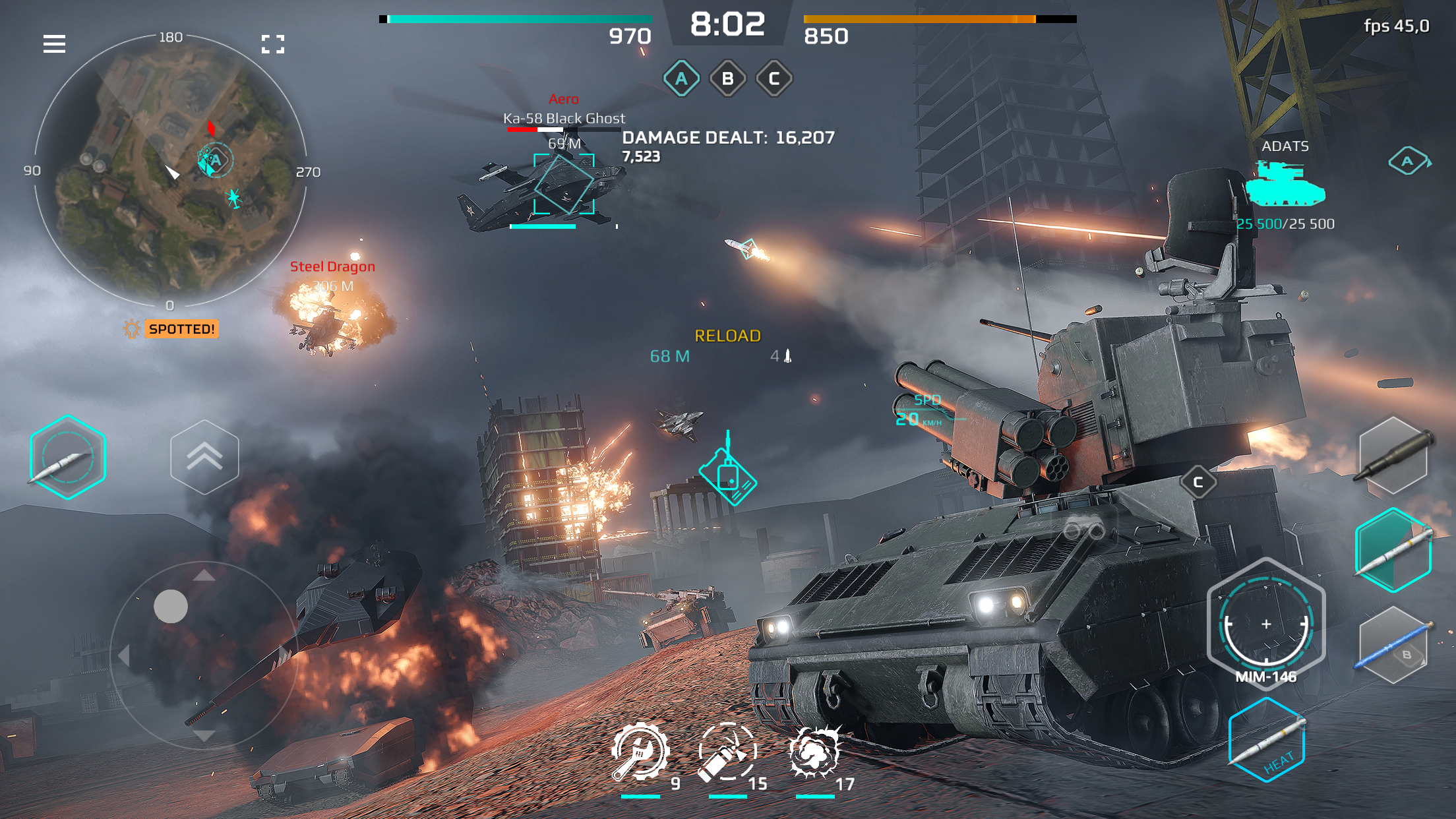Activate the boost chevron button
Screen dimensions: 1456x819
(205, 457)
